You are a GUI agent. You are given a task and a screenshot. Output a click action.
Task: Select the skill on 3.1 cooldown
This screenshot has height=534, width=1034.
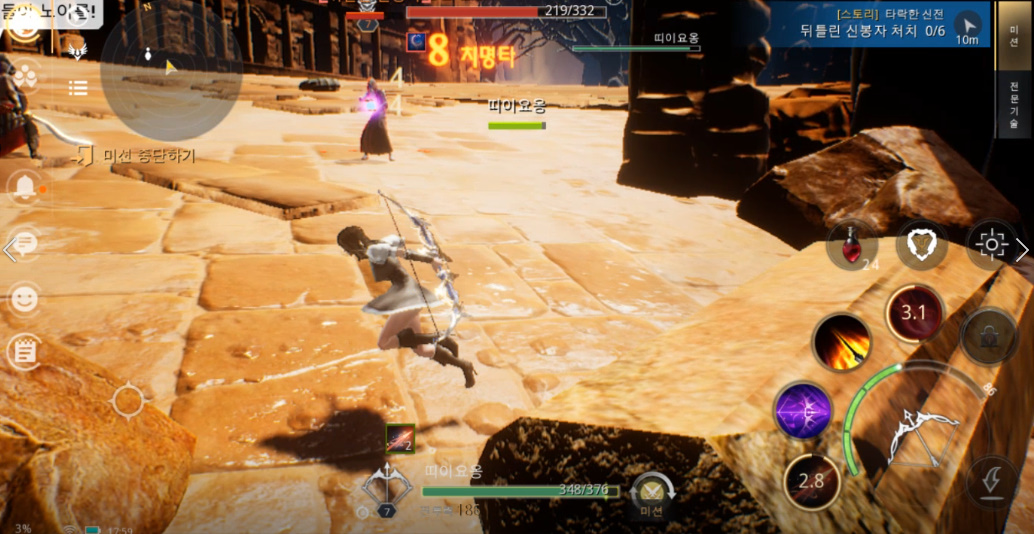click(x=914, y=313)
